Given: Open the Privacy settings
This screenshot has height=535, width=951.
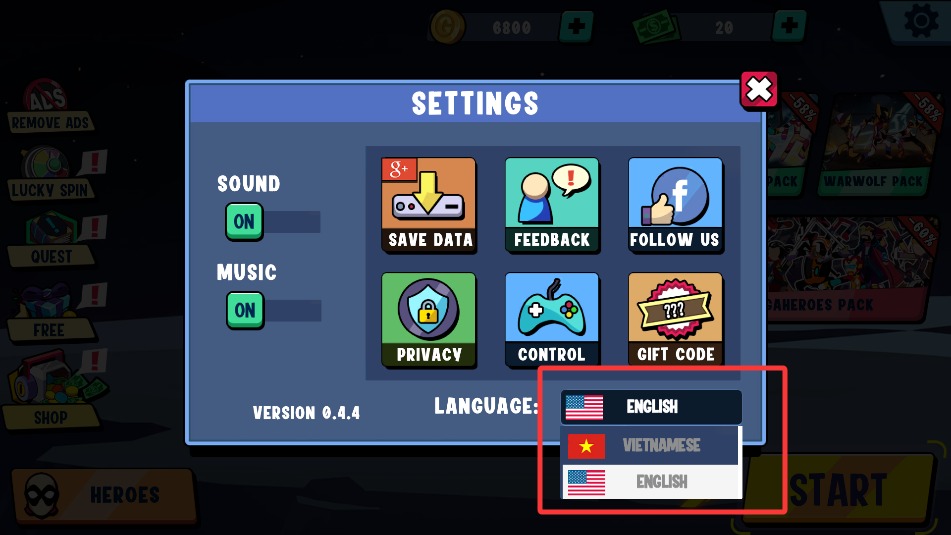Looking at the screenshot, I should point(429,319).
